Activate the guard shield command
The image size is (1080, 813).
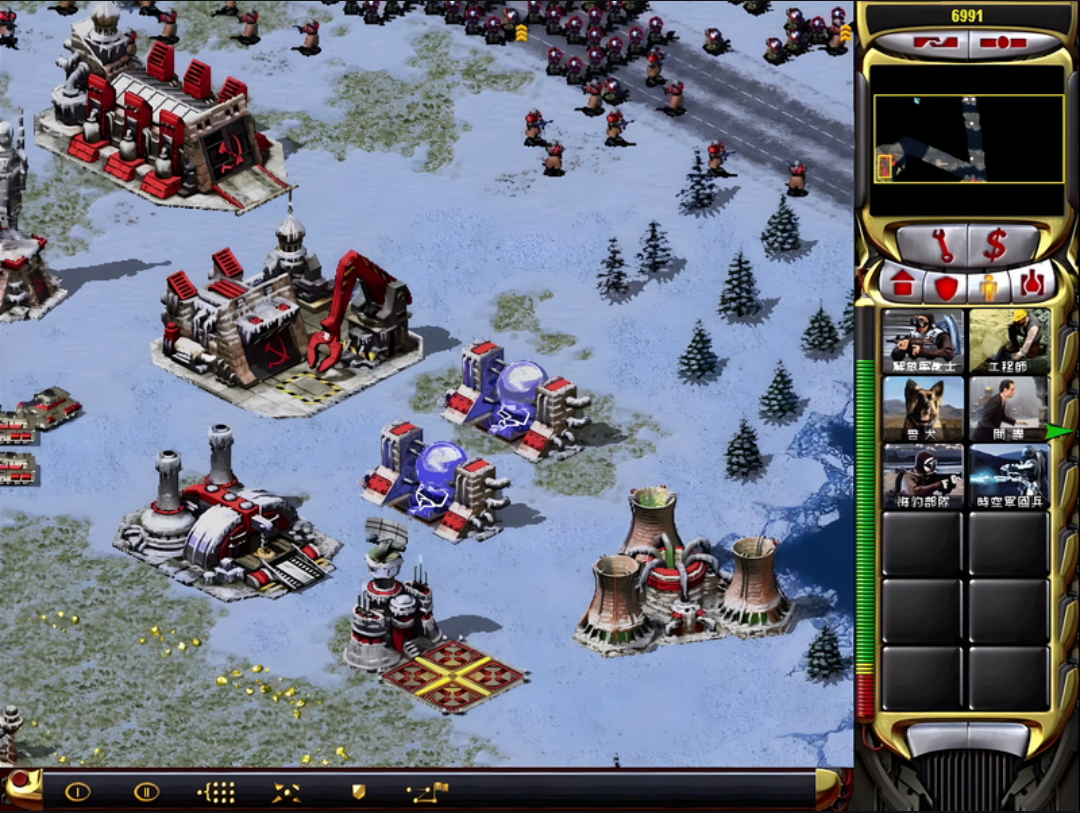[x=358, y=792]
